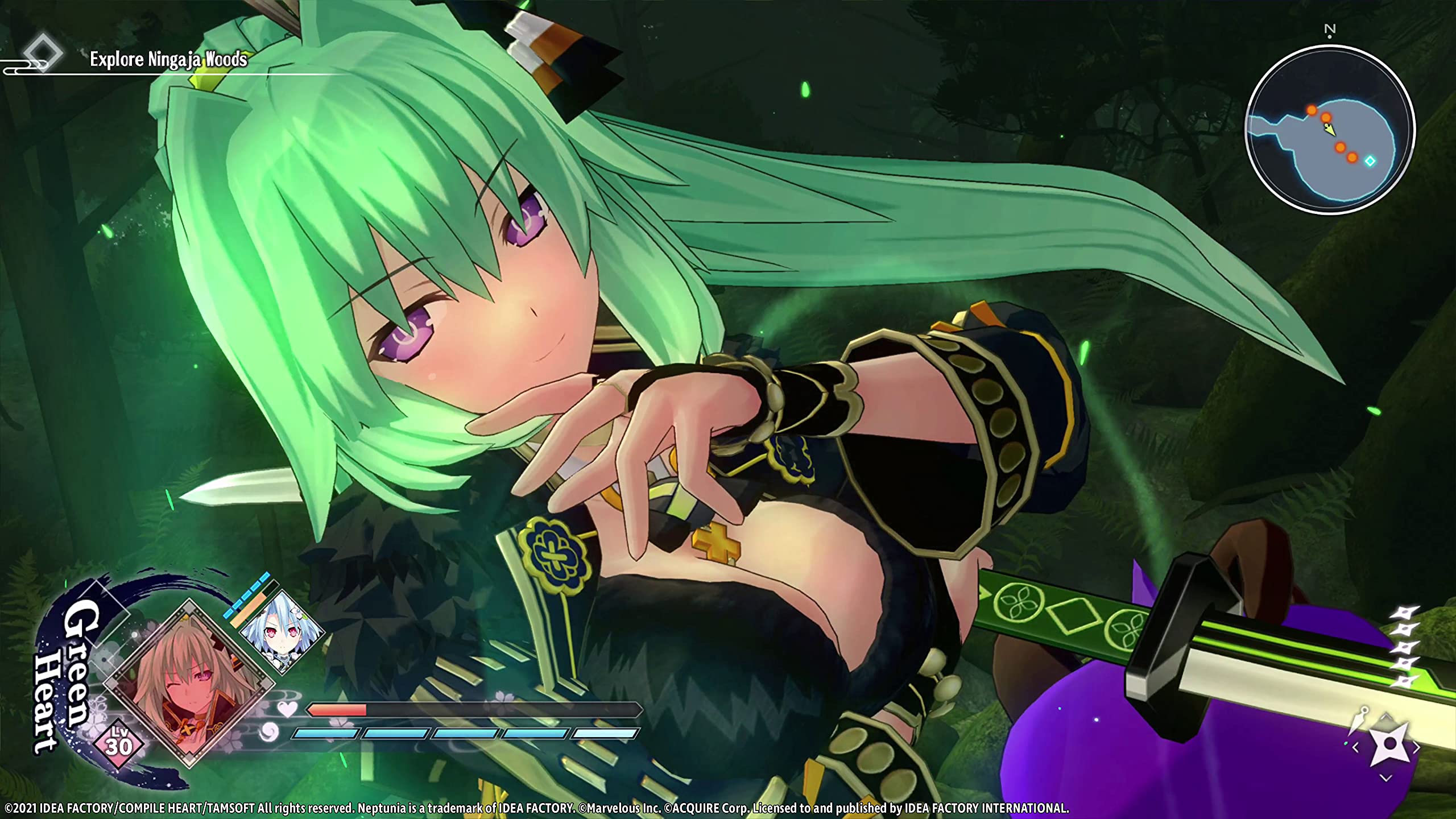Click the N compass marker on the minimap
1456x819 pixels.
click(1330, 31)
